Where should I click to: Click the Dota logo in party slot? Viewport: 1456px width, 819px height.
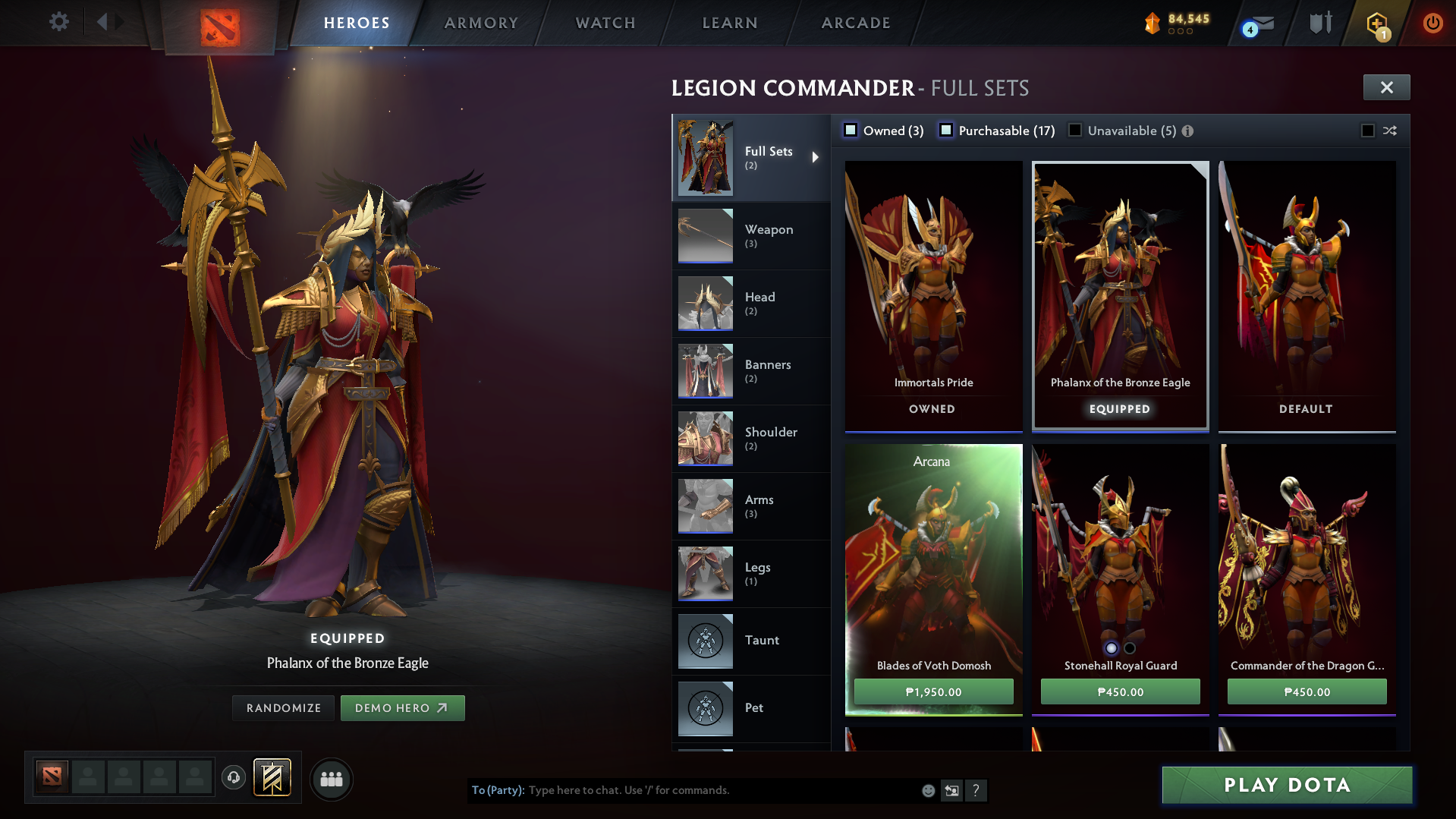51,777
